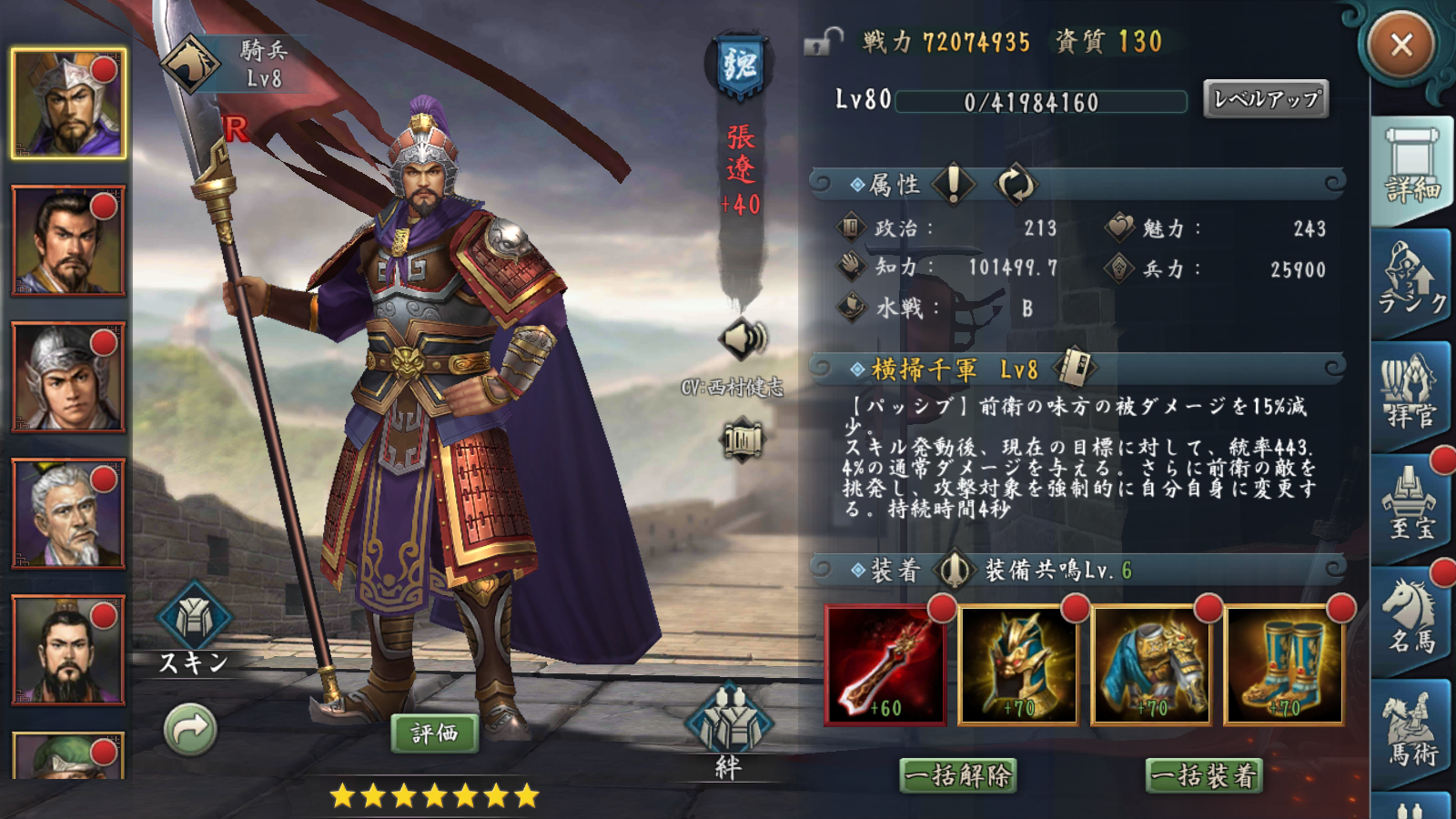
Task: Select the 馬術 tab
Action: (1411, 733)
